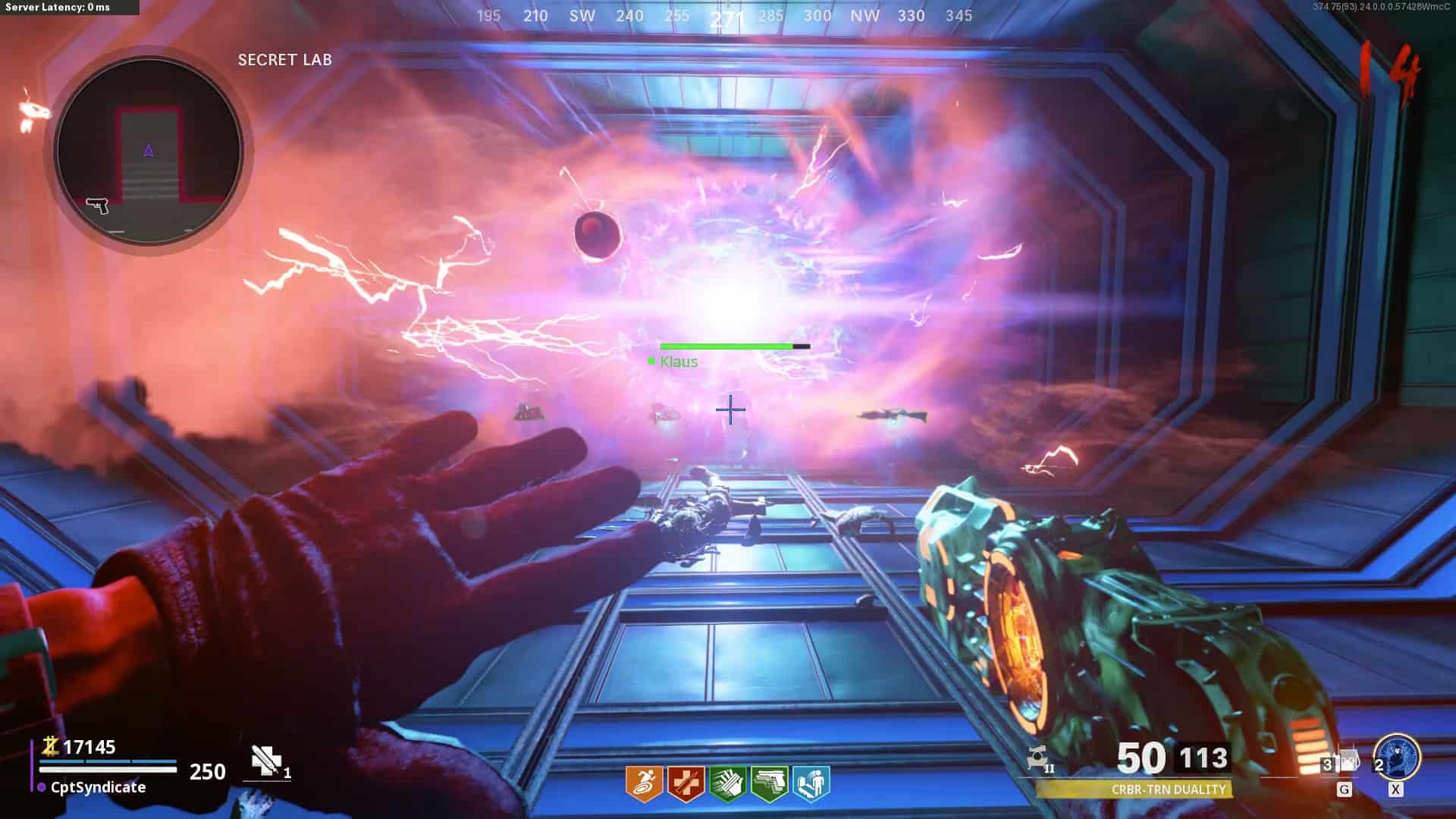
Task: Click the CRBR-TRN DUALITY weapon label
Action: pyautogui.click(x=1168, y=789)
